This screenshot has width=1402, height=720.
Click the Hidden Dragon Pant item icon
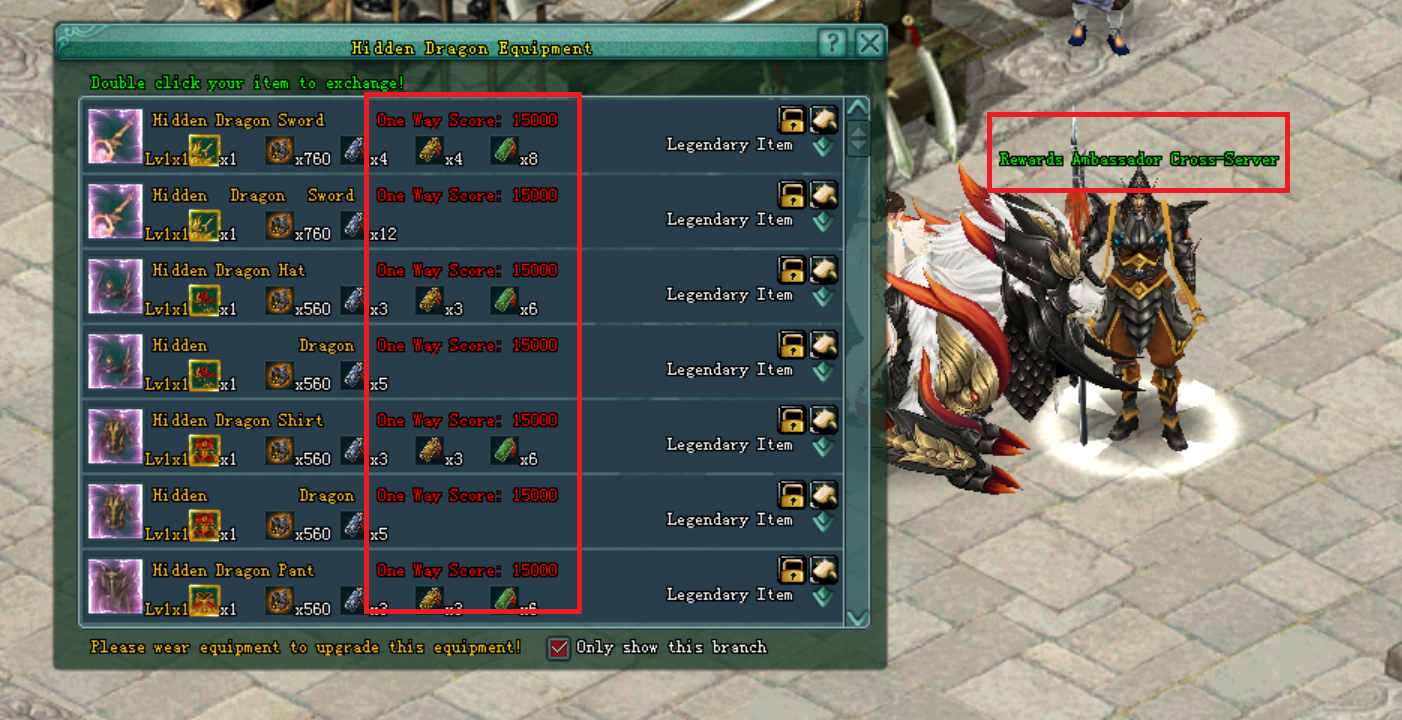click(x=115, y=586)
